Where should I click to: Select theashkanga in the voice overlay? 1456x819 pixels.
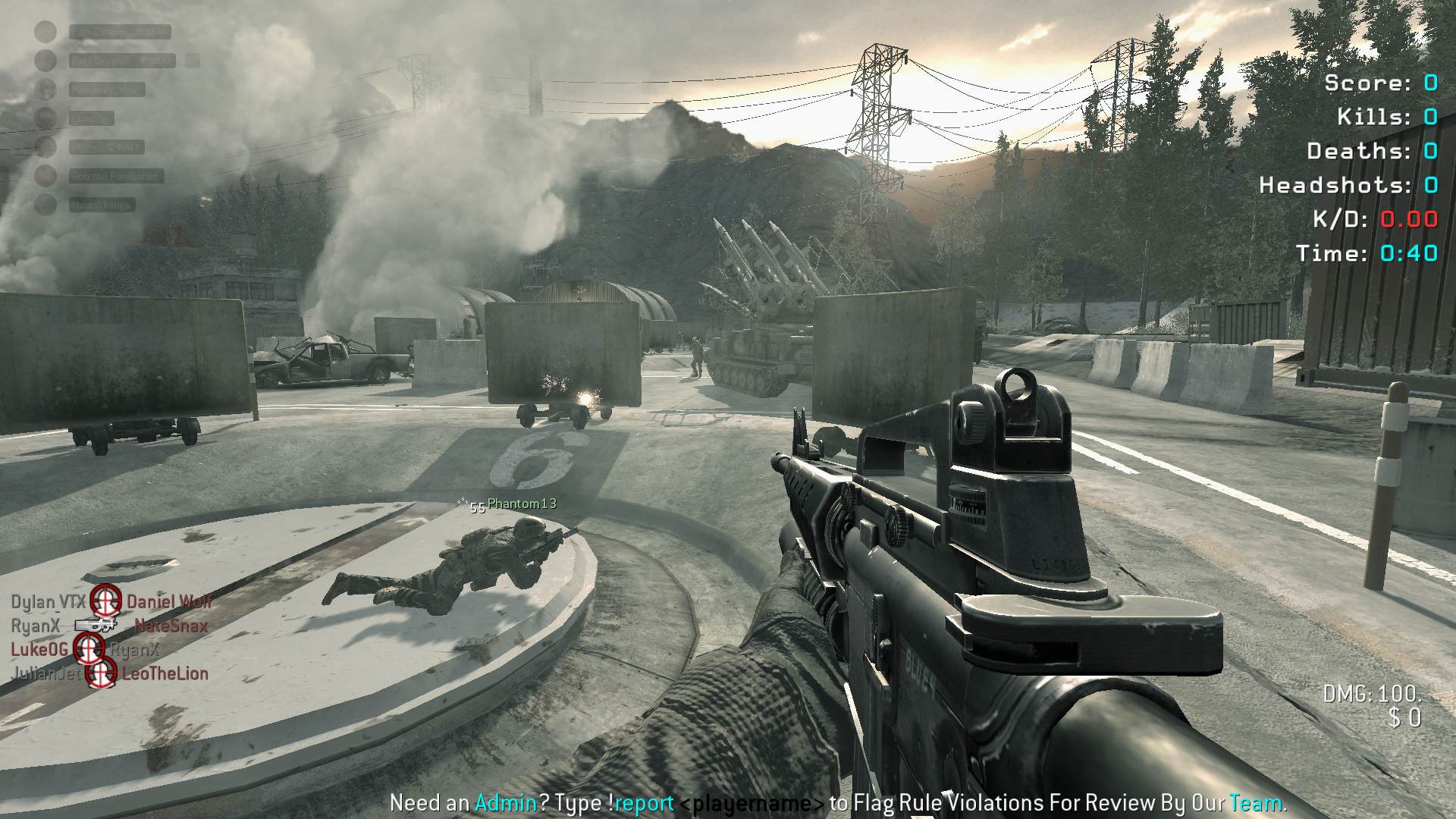pyautogui.click(x=102, y=205)
